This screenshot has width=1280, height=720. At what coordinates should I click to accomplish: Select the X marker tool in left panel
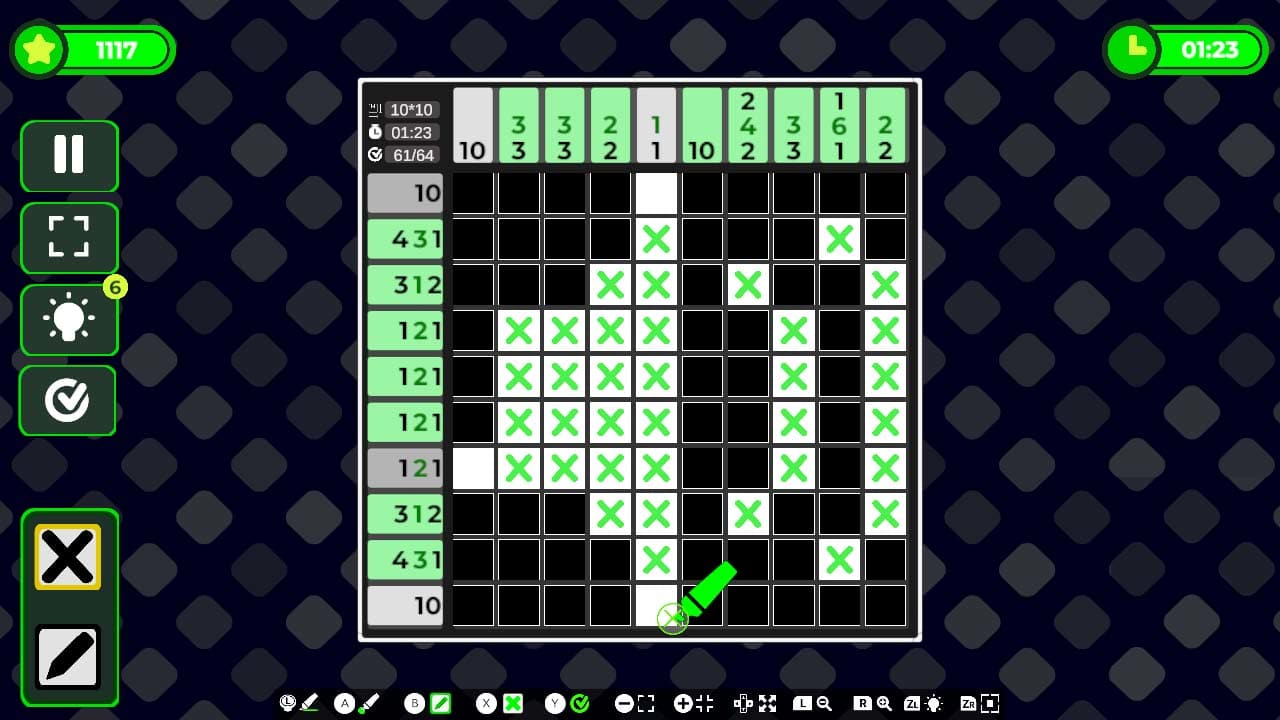[68, 556]
